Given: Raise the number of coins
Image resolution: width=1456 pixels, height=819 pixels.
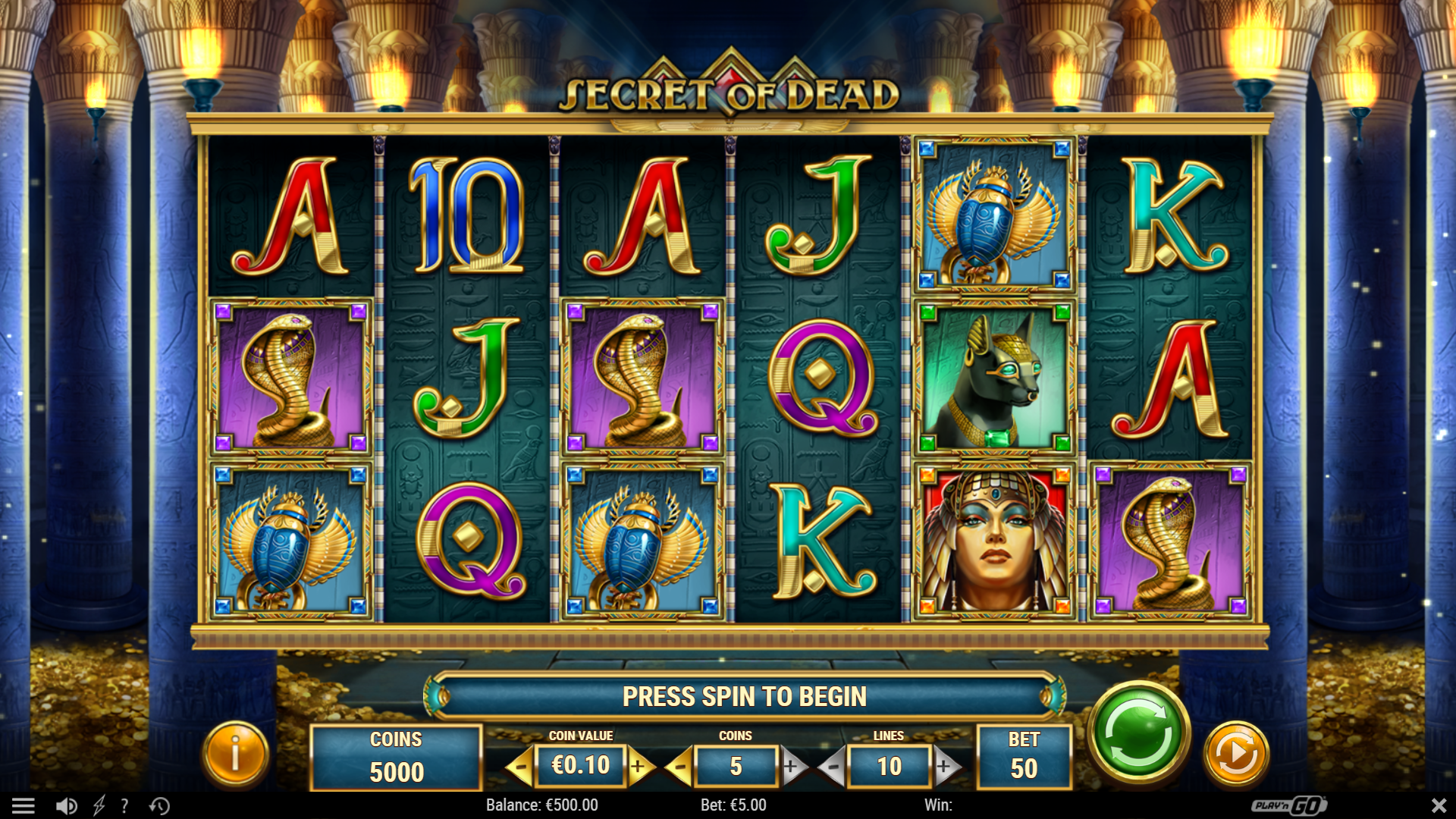Looking at the screenshot, I should coord(791,767).
